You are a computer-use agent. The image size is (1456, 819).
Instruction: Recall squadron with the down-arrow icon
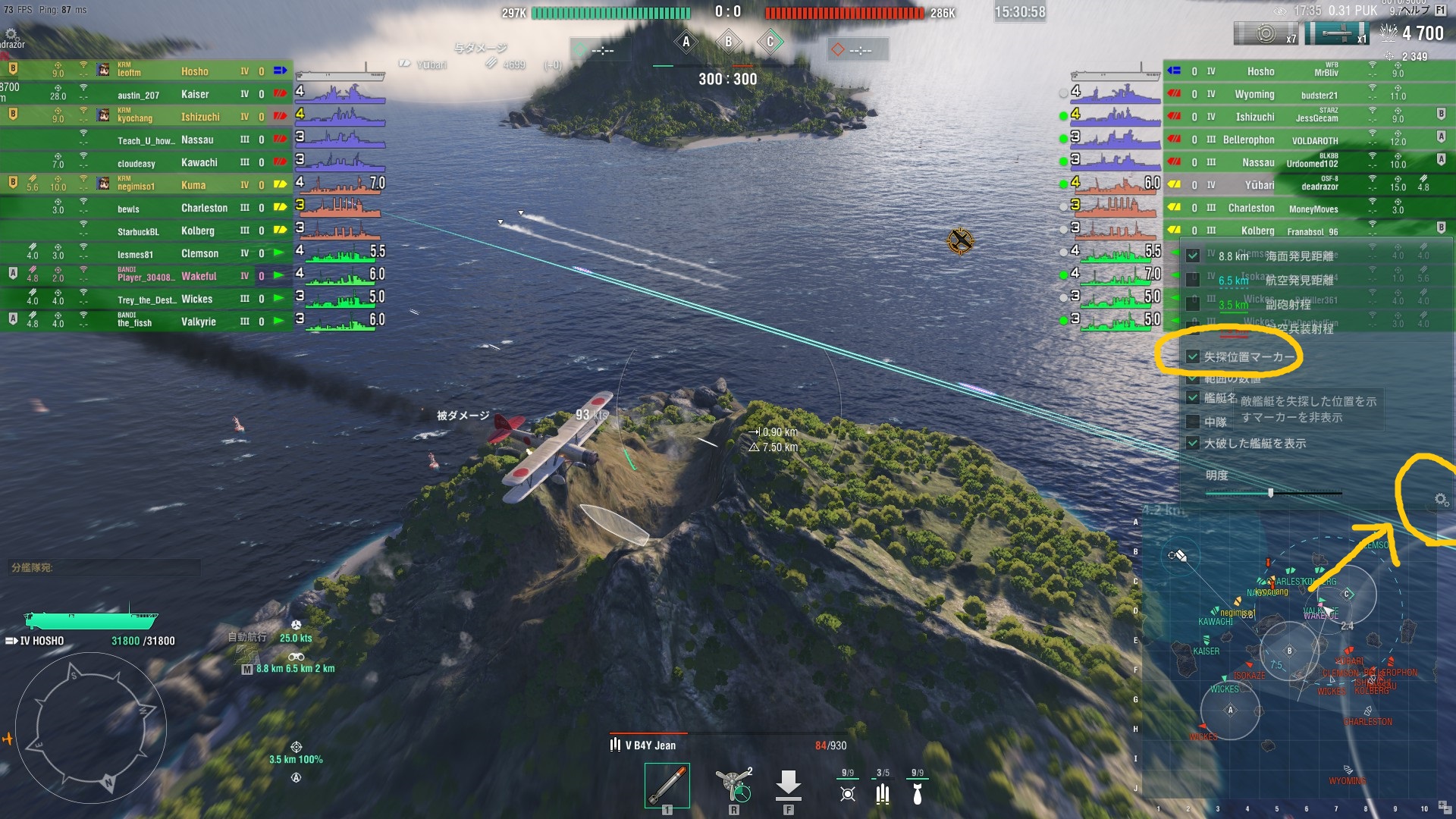click(788, 786)
